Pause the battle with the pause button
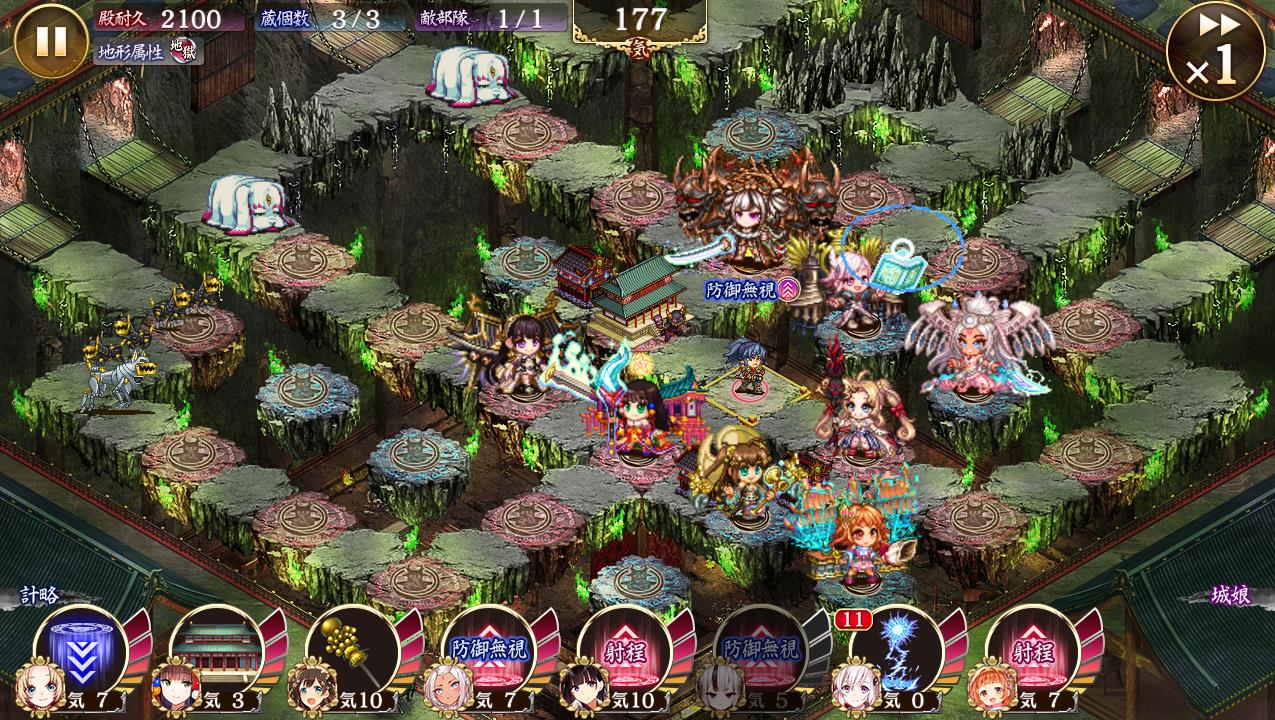 (x=51, y=42)
